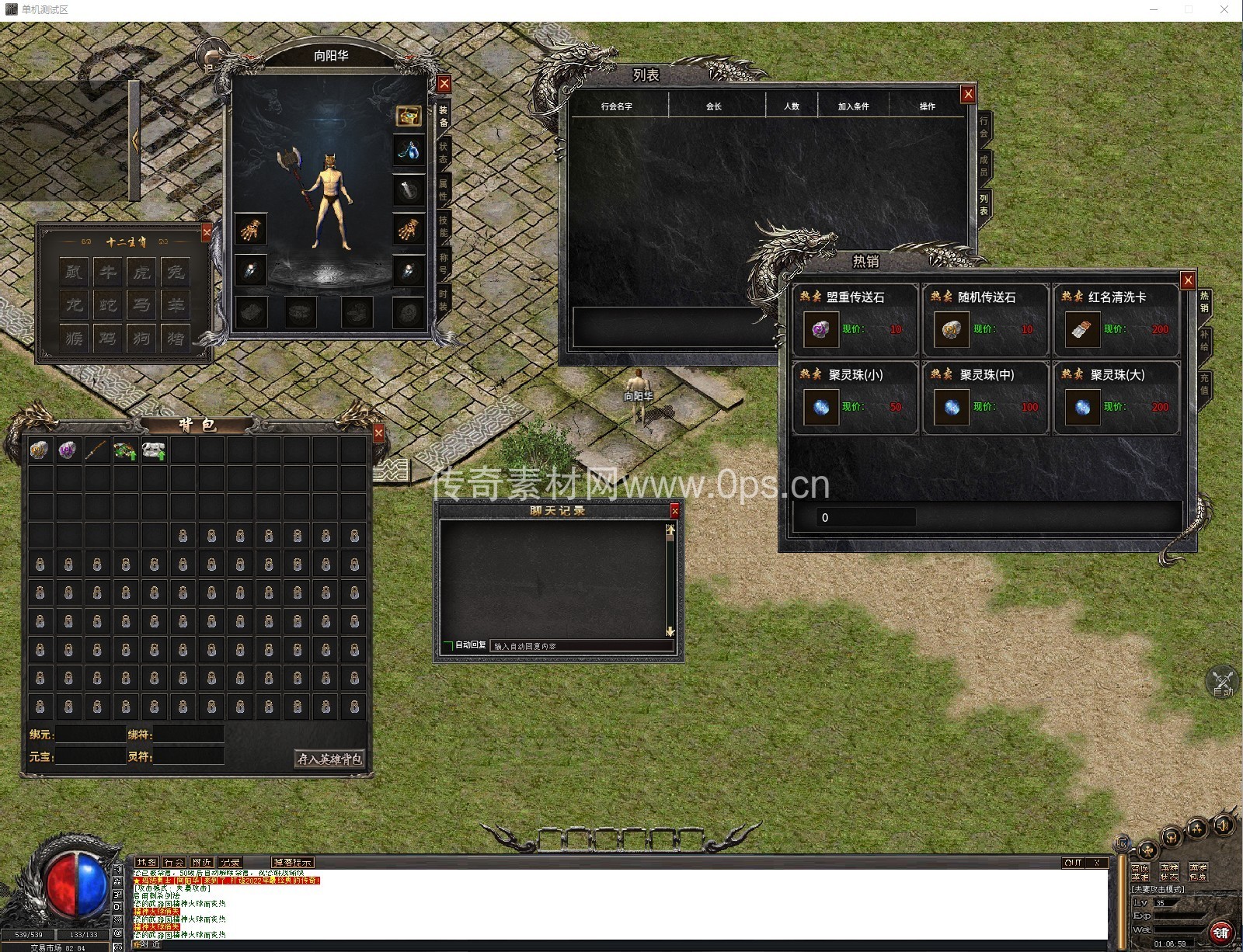Click the 存入英雄背包 button
The image size is (1243, 952).
pyautogui.click(x=330, y=759)
